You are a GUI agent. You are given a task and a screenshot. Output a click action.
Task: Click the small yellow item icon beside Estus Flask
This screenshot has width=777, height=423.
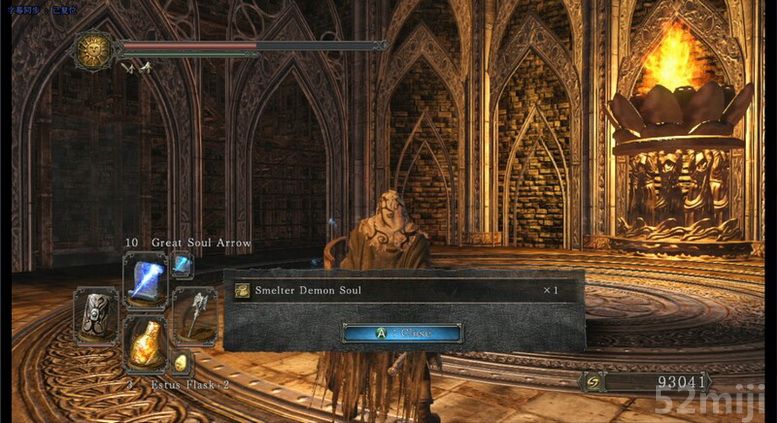(181, 362)
